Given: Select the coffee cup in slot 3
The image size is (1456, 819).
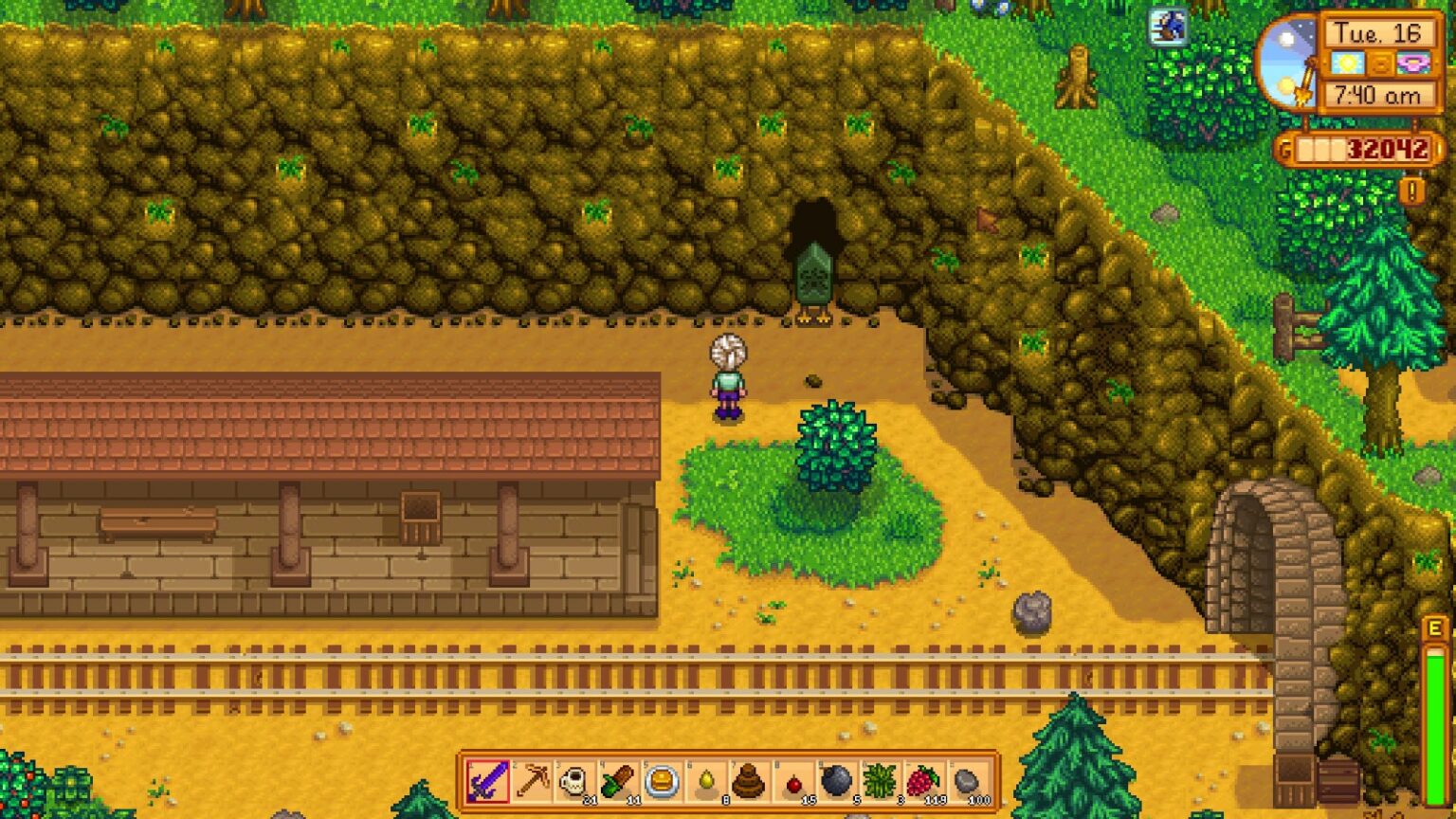Looking at the screenshot, I should (576, 782).
